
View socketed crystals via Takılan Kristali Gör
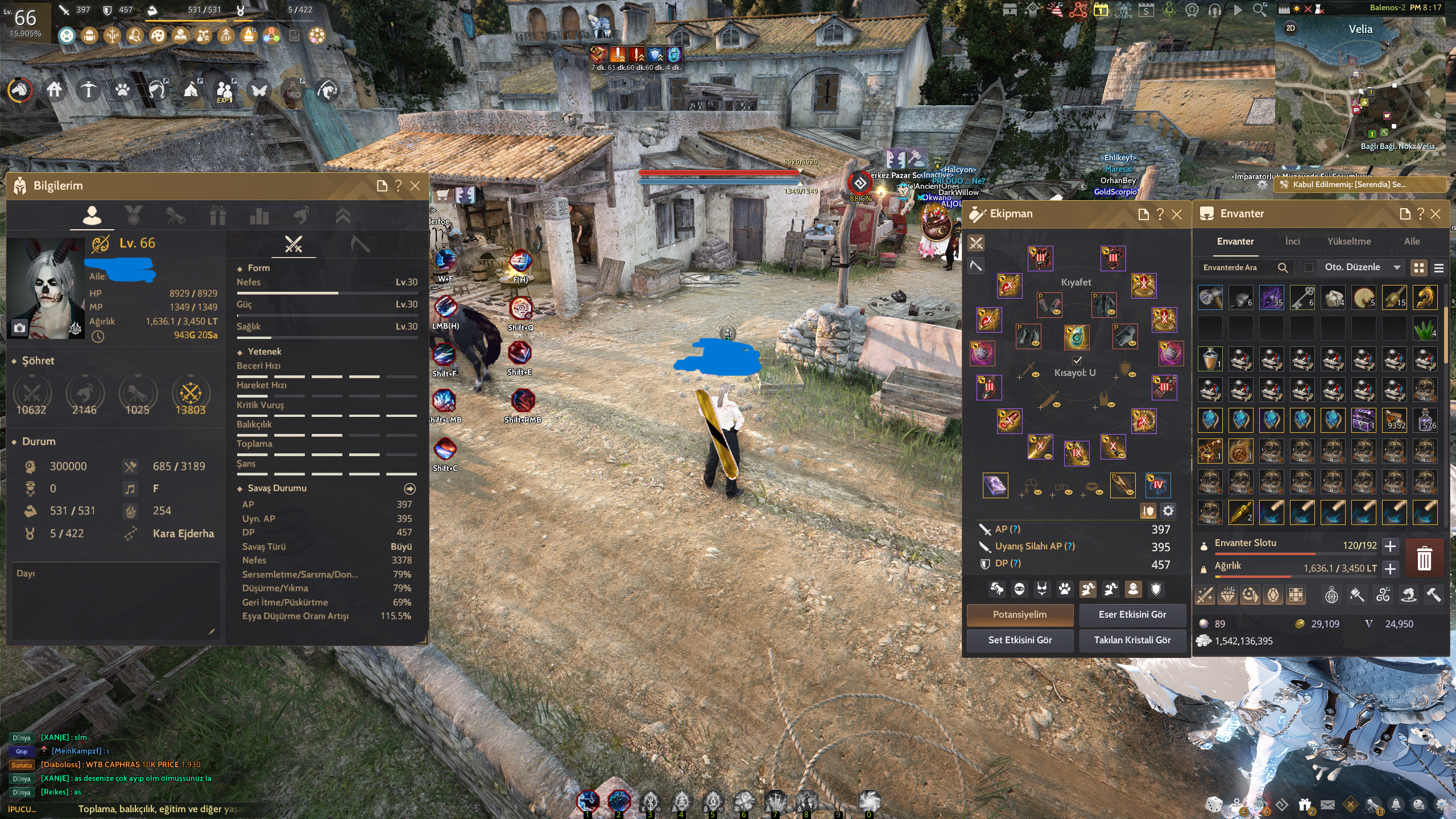1132,640
